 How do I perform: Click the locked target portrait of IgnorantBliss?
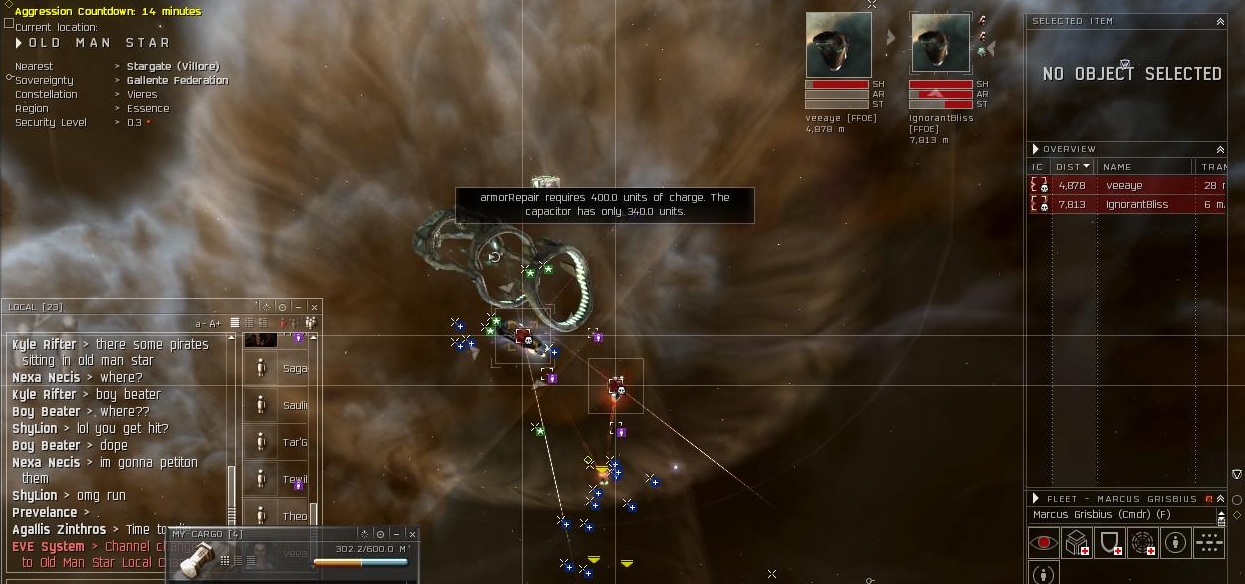pos(940,45)
